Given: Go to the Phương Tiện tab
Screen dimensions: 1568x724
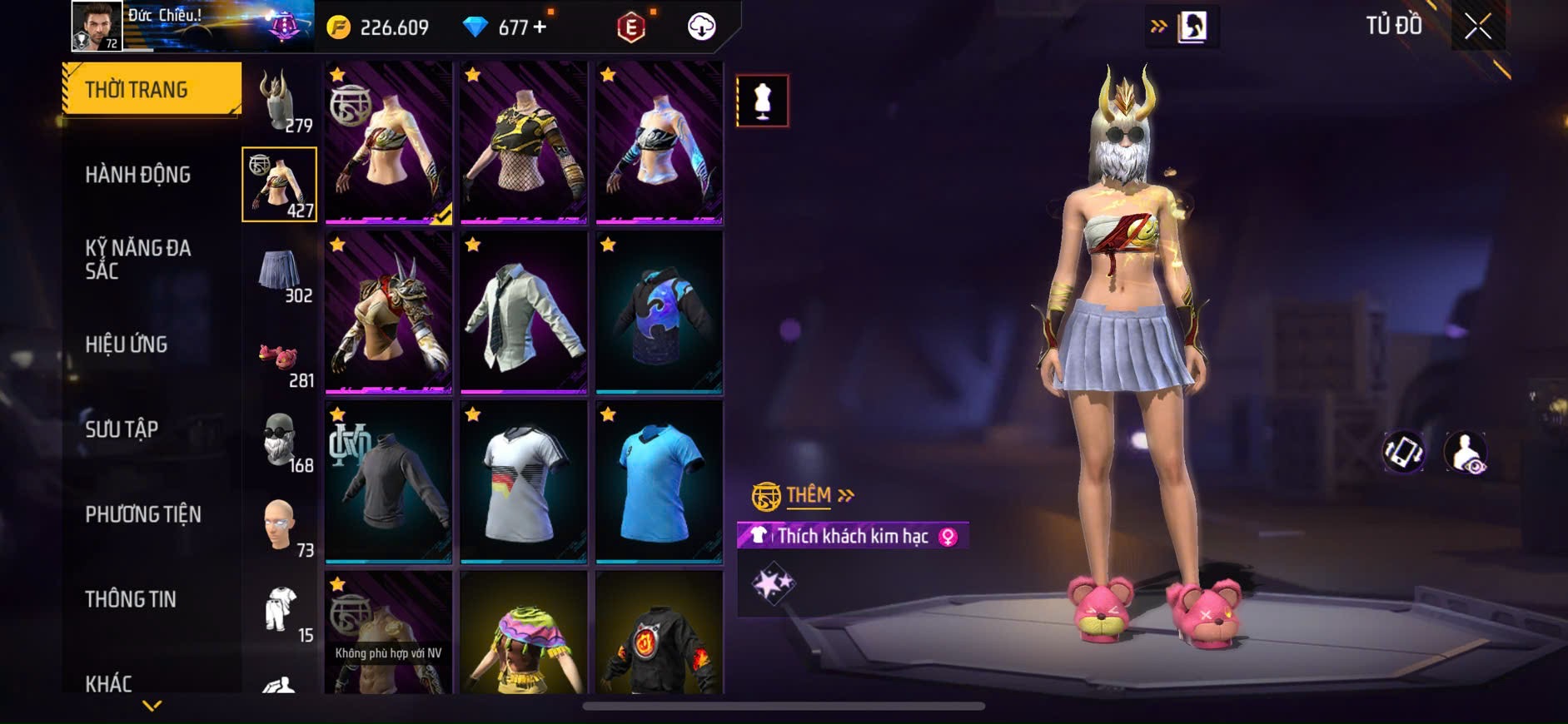Looking at the screenshot, I should click(x=143, y=514).
